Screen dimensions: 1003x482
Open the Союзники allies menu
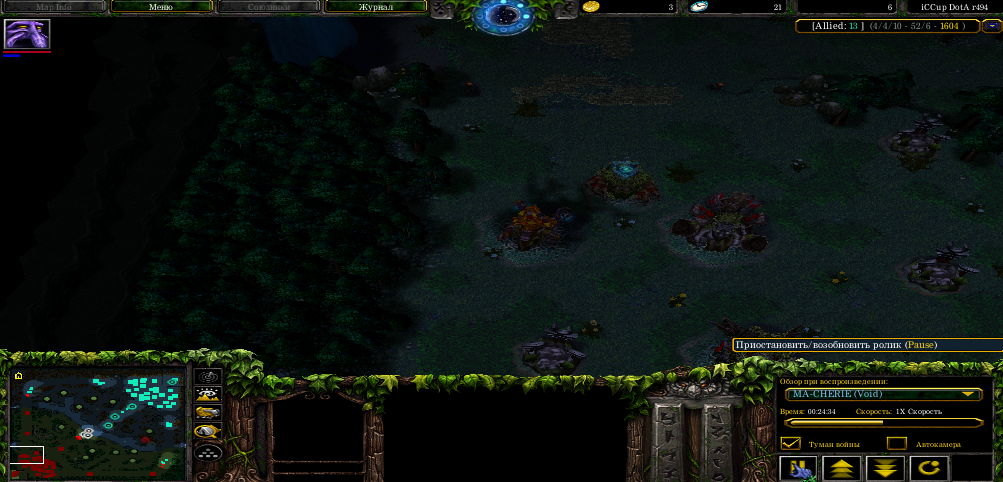[268, 7]
